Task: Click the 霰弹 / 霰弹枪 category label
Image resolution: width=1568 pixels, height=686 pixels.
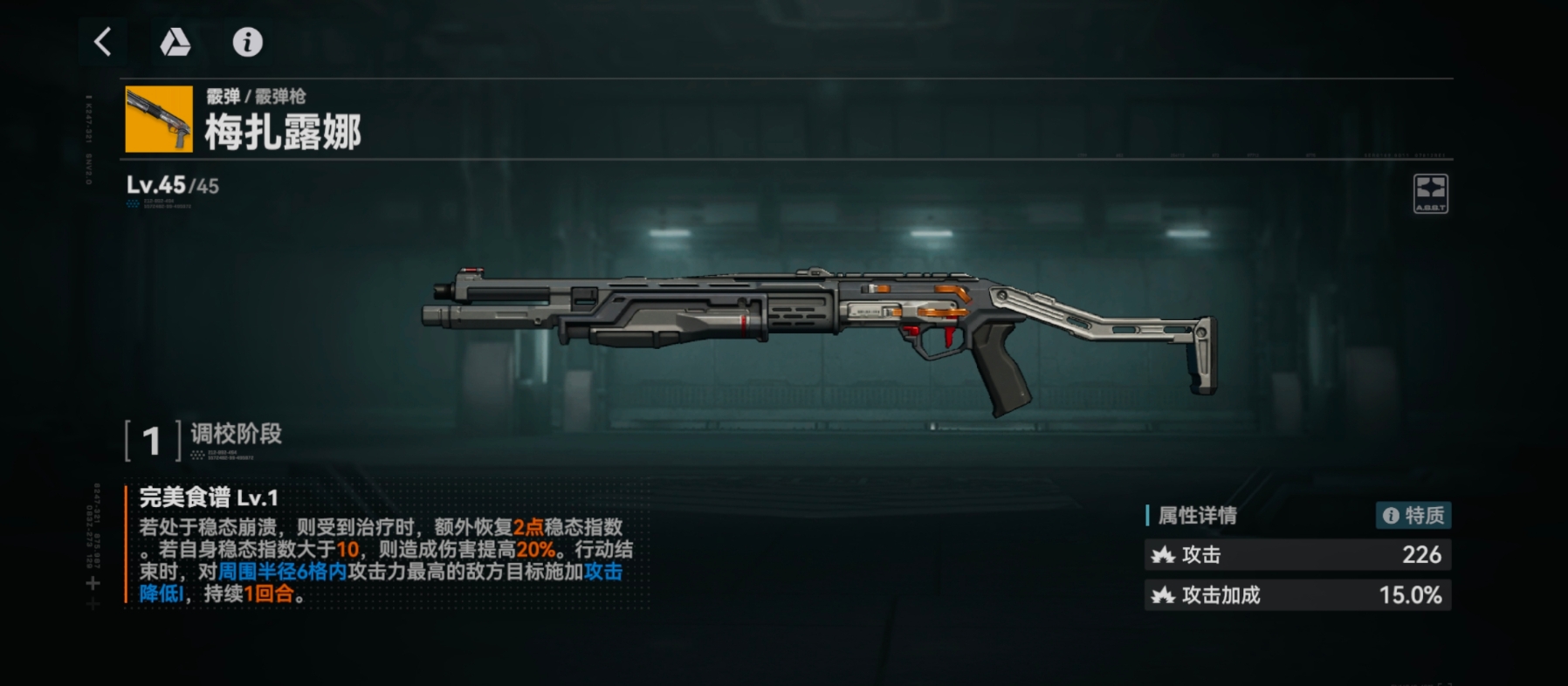Action: pyautogui.click(x=255, y=98)
